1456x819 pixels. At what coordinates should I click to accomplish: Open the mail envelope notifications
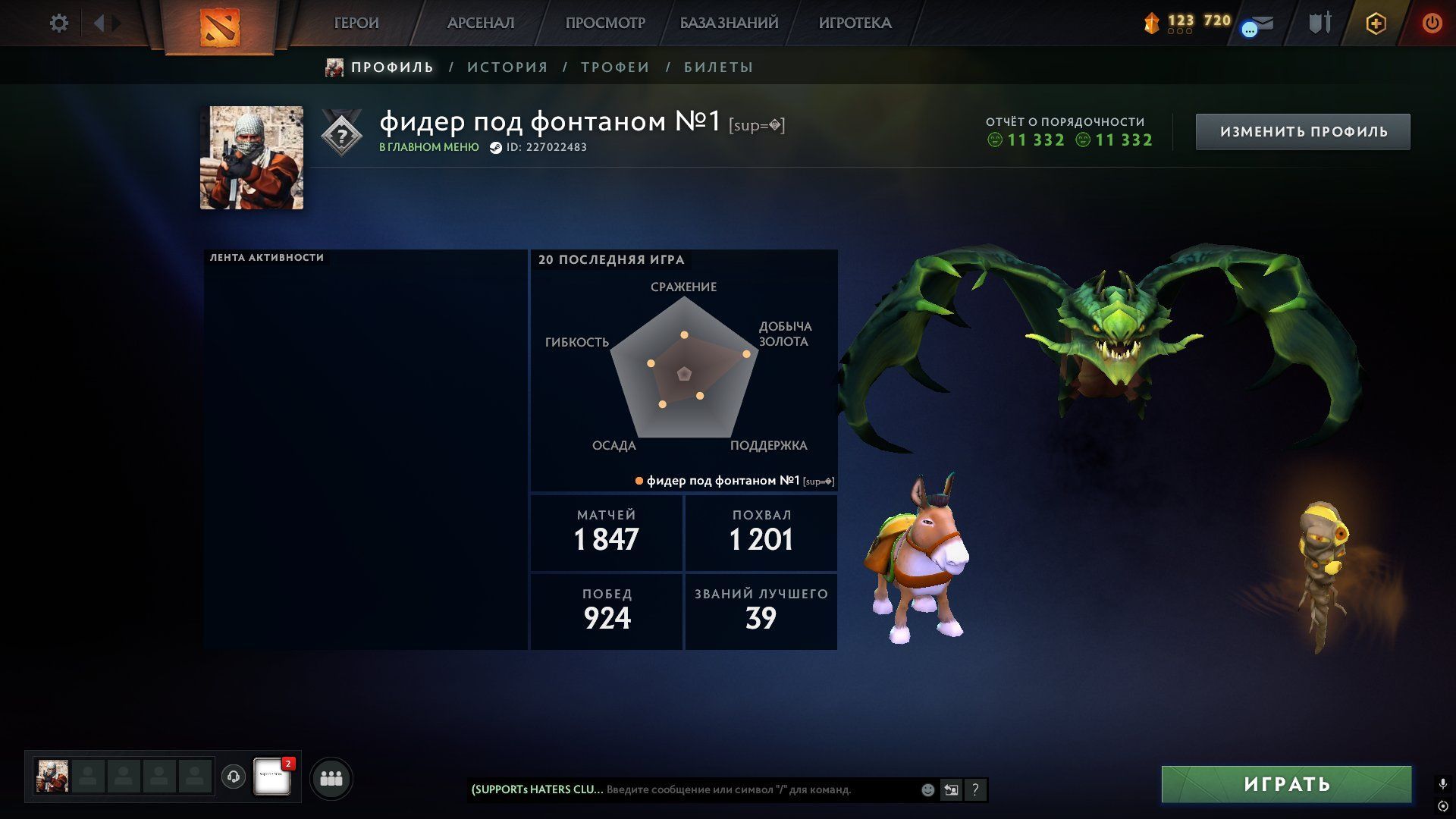tap(1262, 24)
